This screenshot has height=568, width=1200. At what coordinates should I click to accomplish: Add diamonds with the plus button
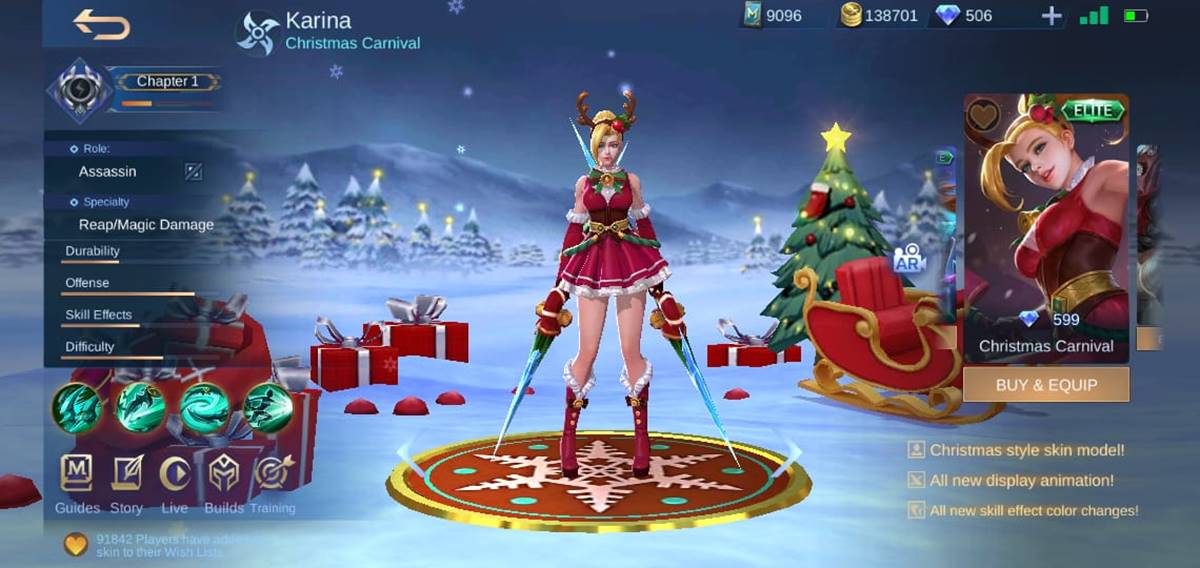point(1051,16)
